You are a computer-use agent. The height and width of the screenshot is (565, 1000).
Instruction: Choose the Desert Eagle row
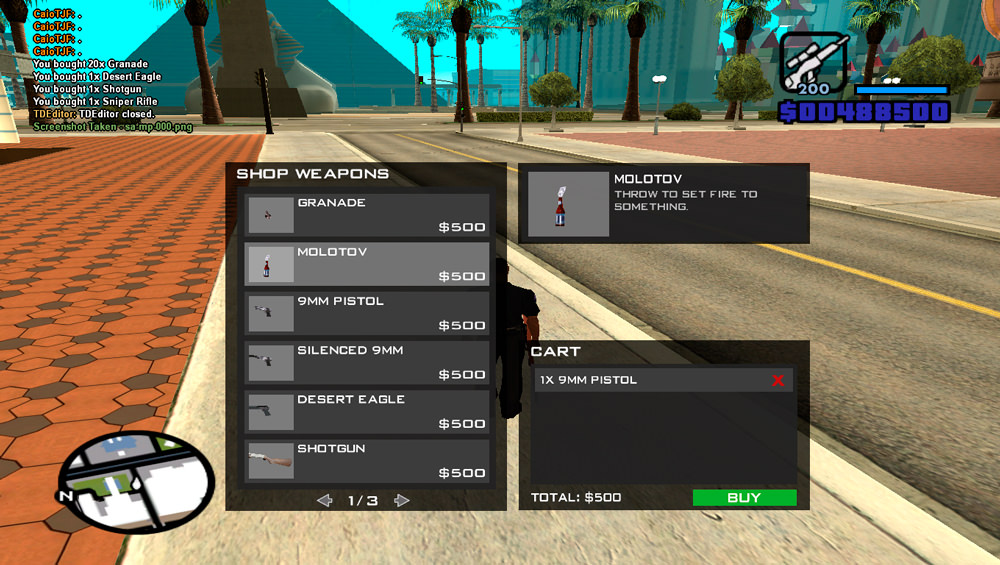pyautogui.click(x=367, y=411)
